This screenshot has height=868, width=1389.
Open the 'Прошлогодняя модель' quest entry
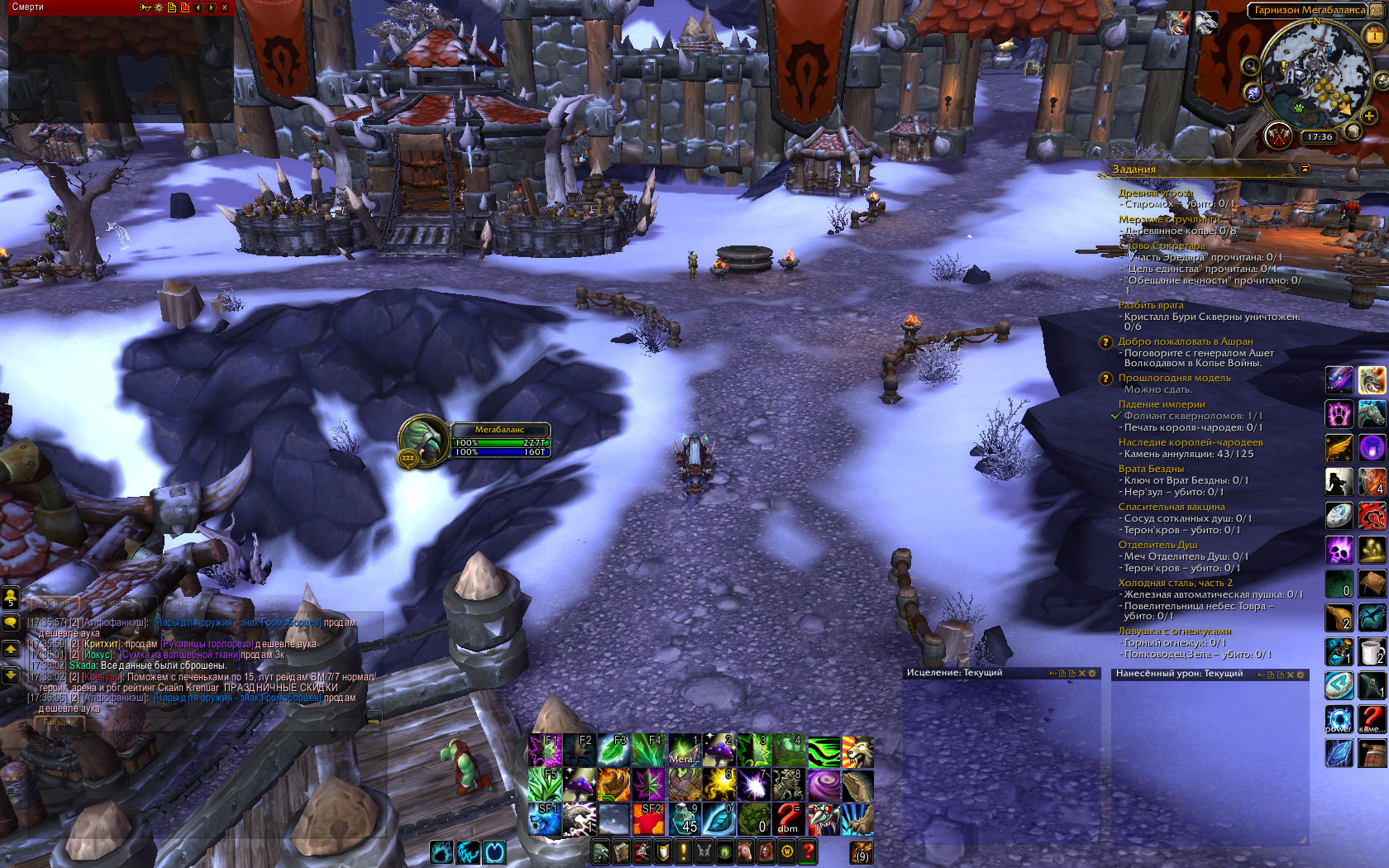(1174, 378)
